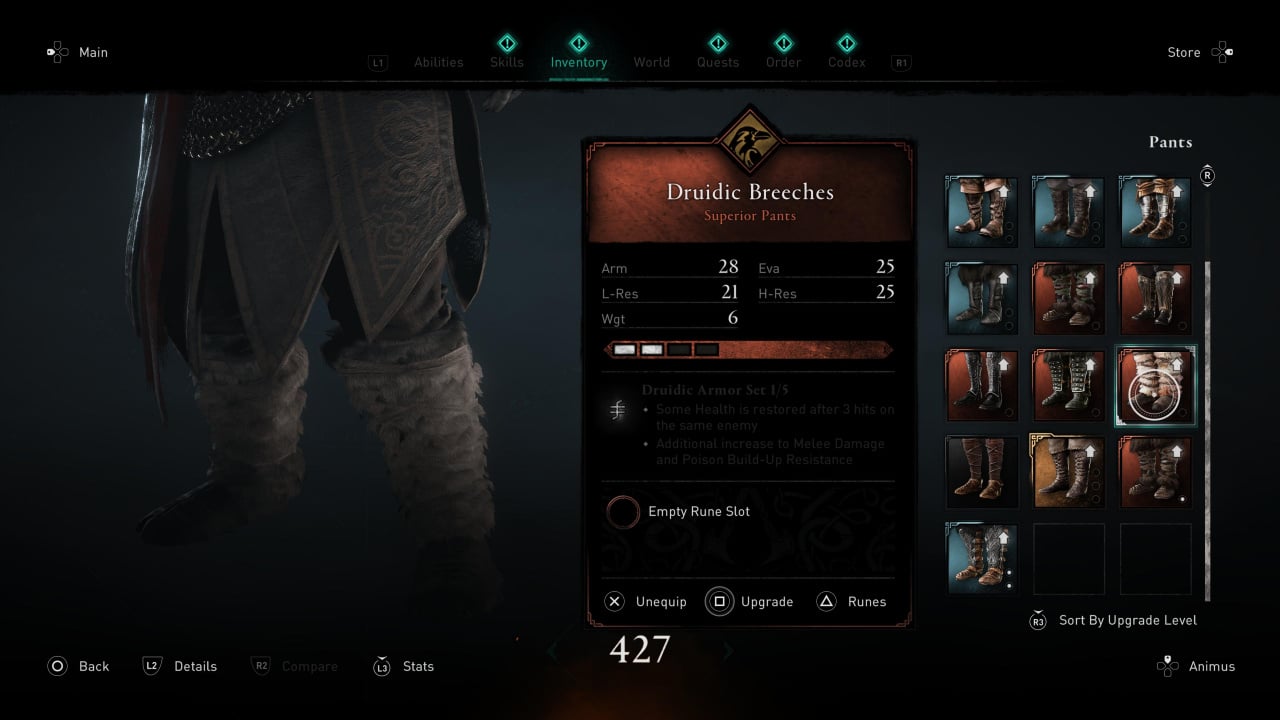
Task: Upgrade the Druidic Breeches
Action: 750,601
